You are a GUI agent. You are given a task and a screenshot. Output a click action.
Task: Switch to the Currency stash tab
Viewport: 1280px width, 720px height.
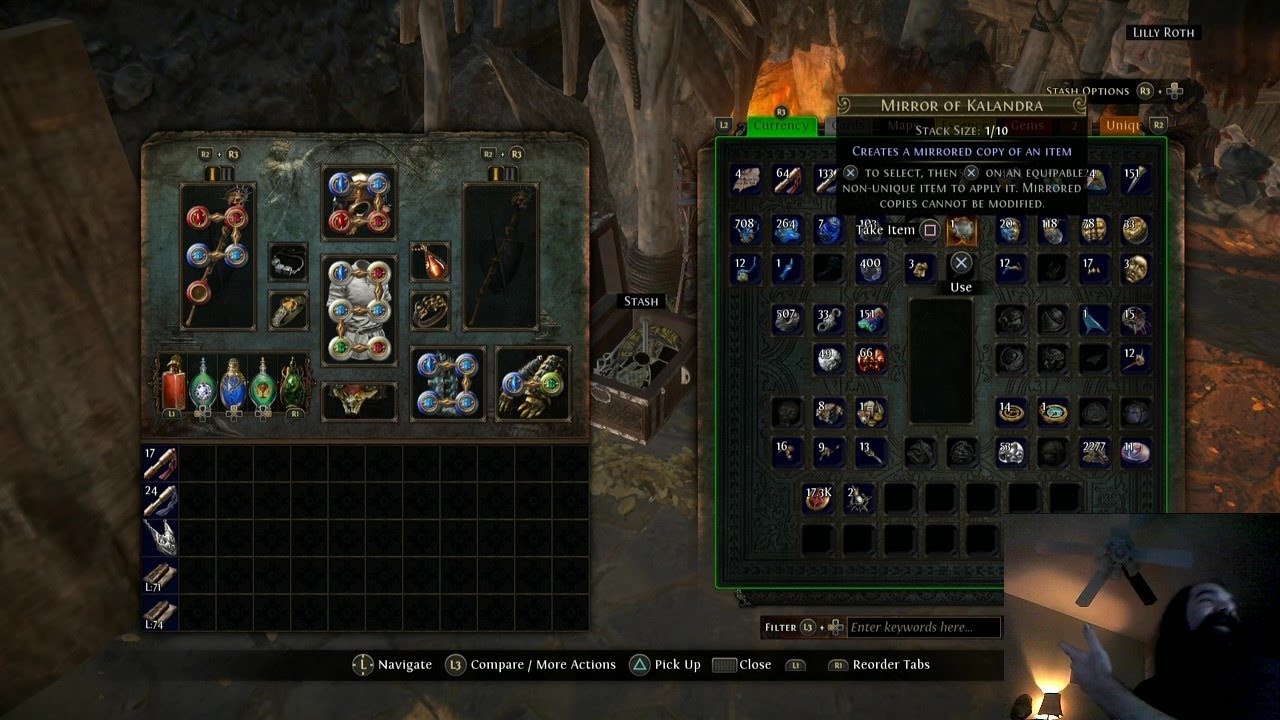pos(781,126)
